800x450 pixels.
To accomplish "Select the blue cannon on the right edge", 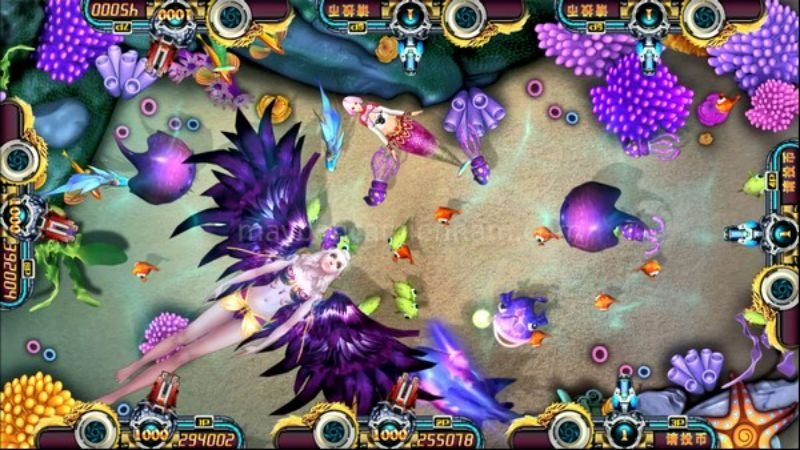I will pos(742,232).
